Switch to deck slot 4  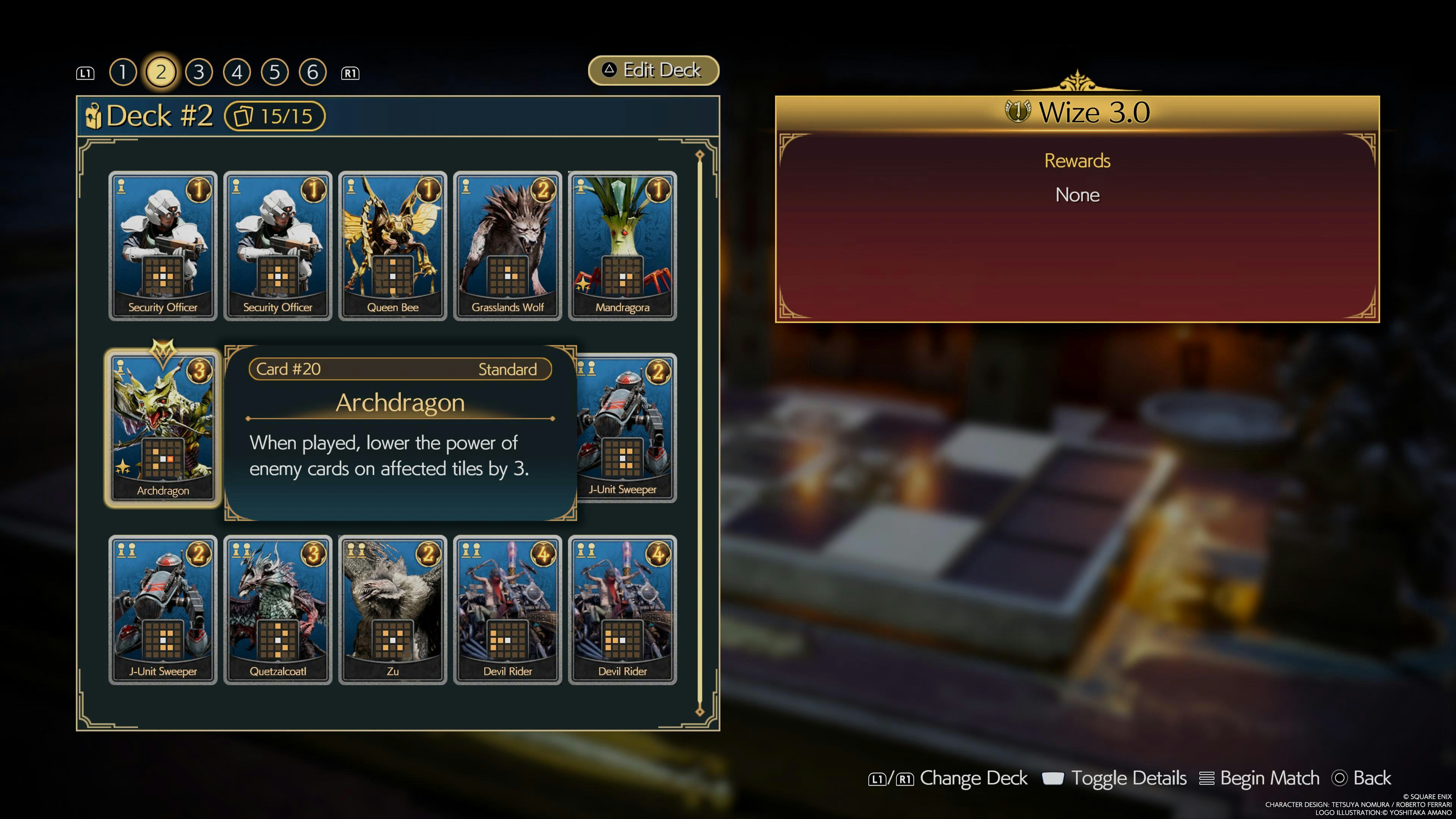click(x=237, y=72)
